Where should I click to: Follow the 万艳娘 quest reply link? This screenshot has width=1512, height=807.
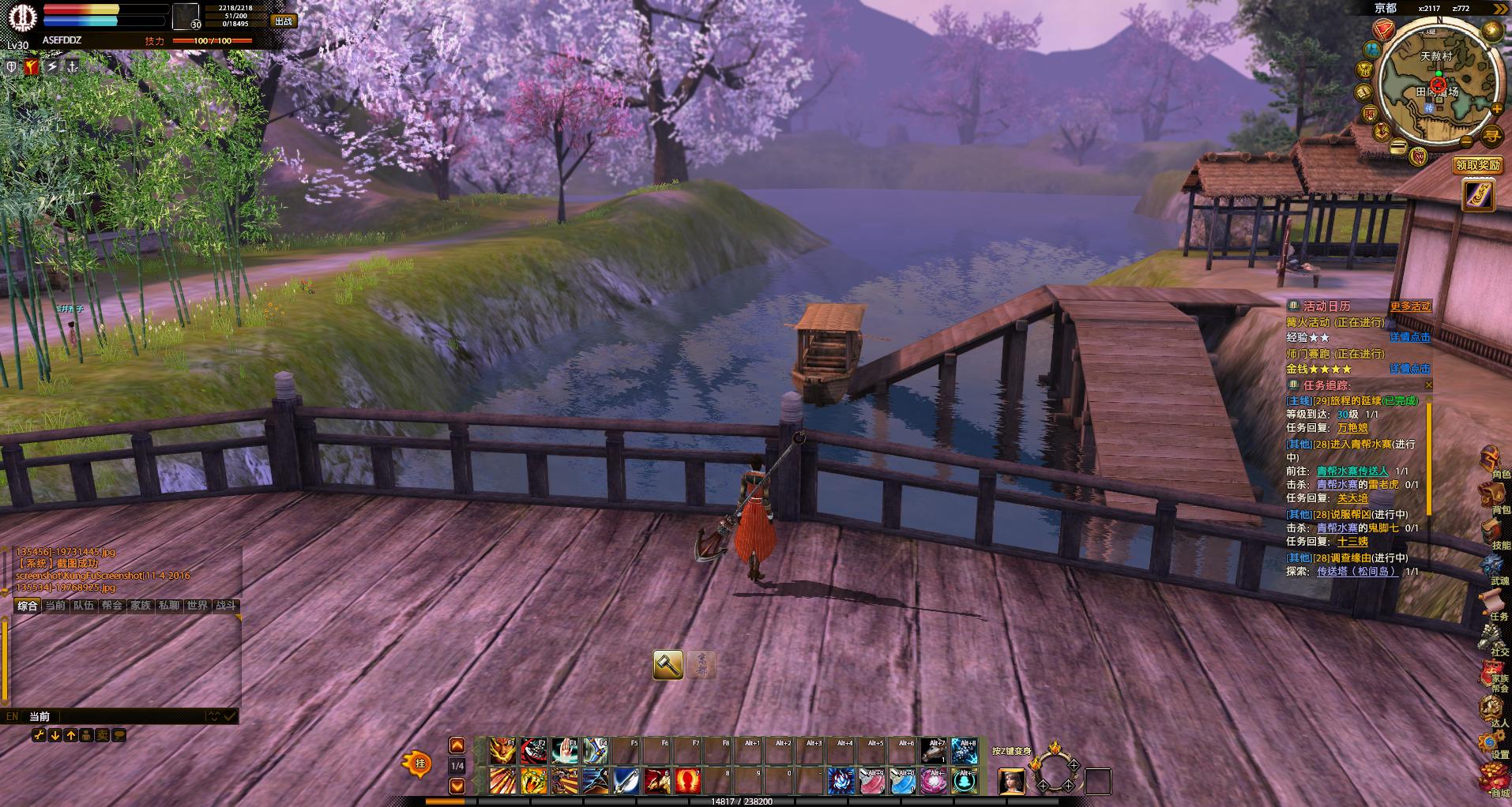1352,428
